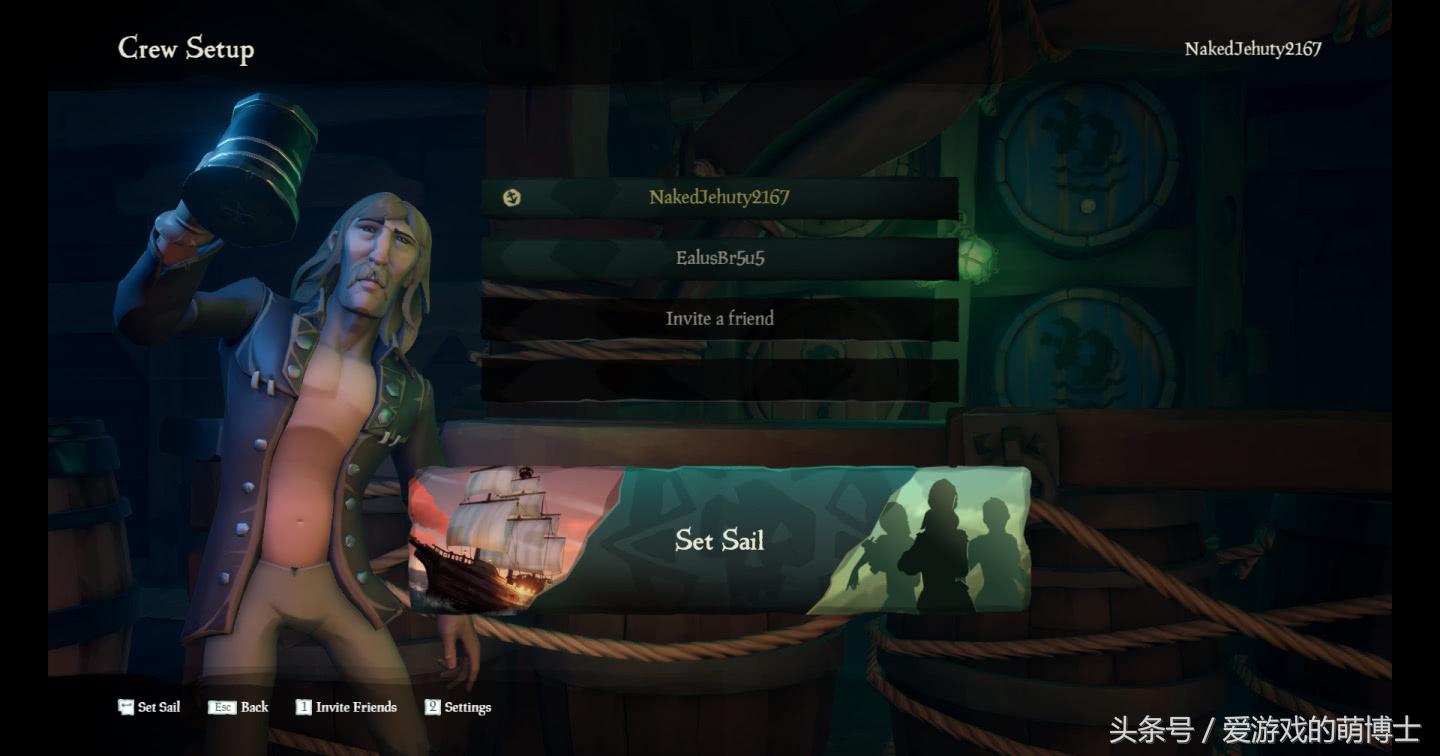Open Invite Friends from the bottom bar
The height and width of the screenshot is (756, 1440).
[346, 707]
